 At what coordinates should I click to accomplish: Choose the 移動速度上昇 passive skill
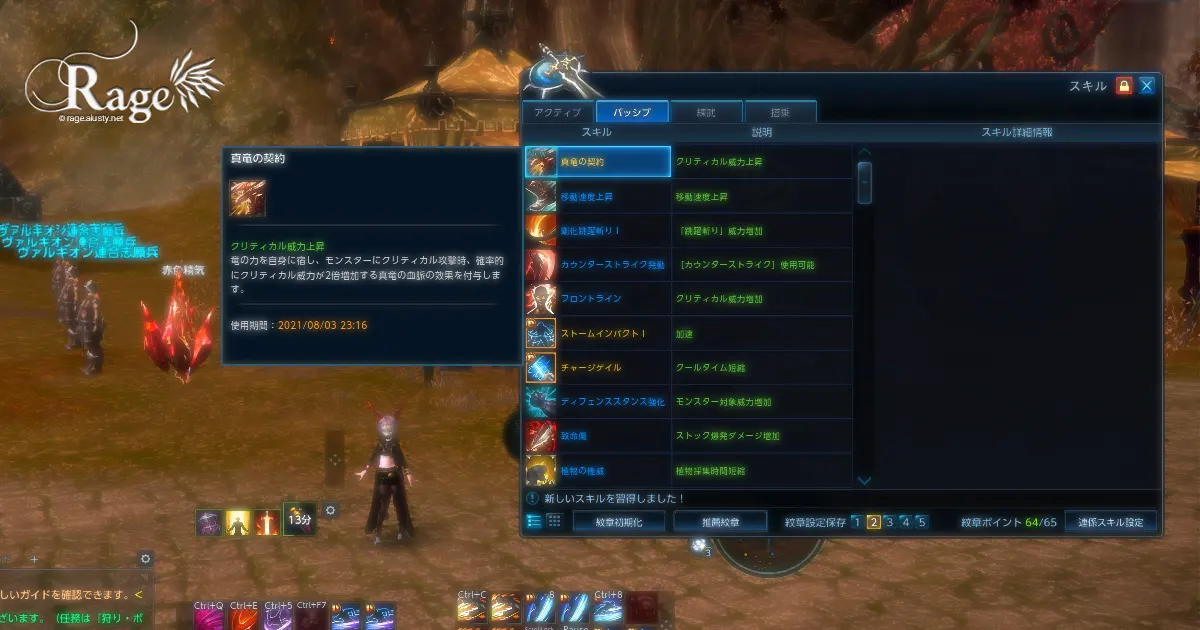(597, 197)
